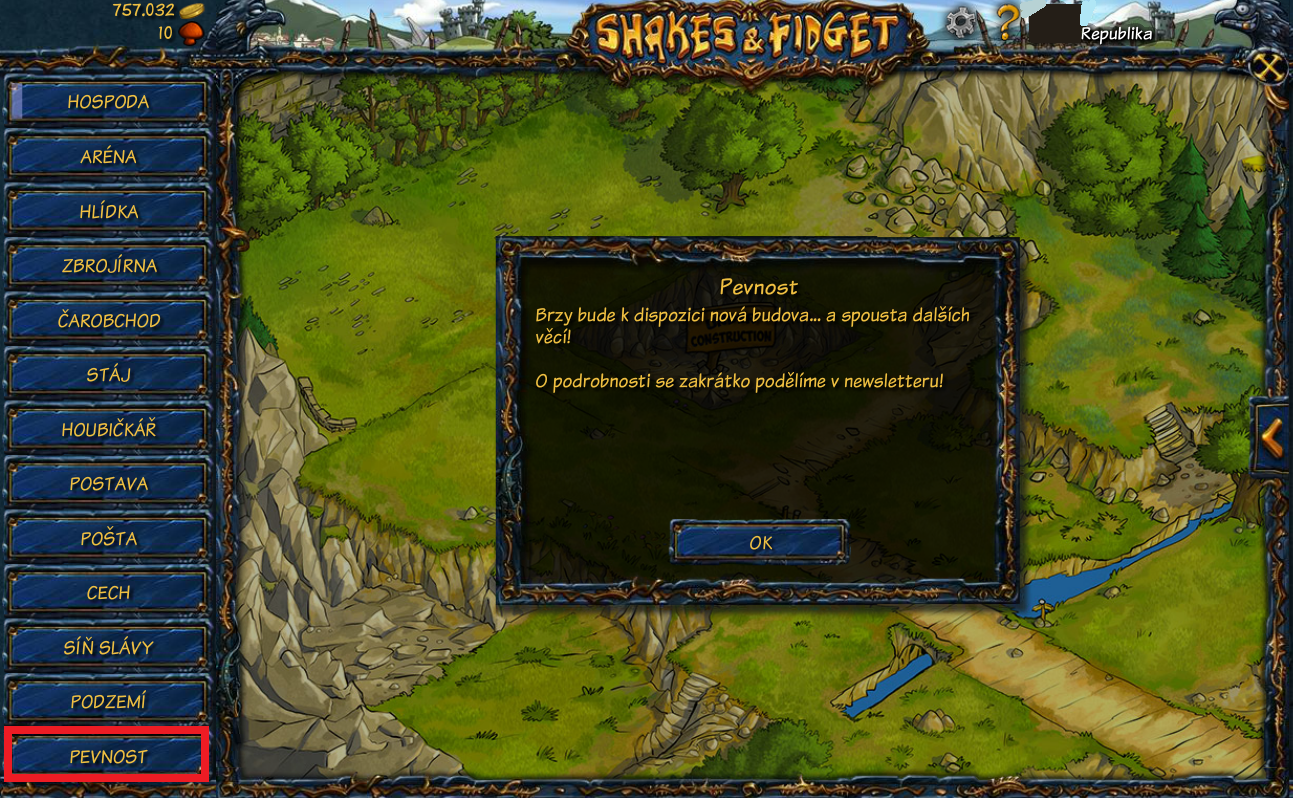Show the Postava character screen

(x=108, y=484)
